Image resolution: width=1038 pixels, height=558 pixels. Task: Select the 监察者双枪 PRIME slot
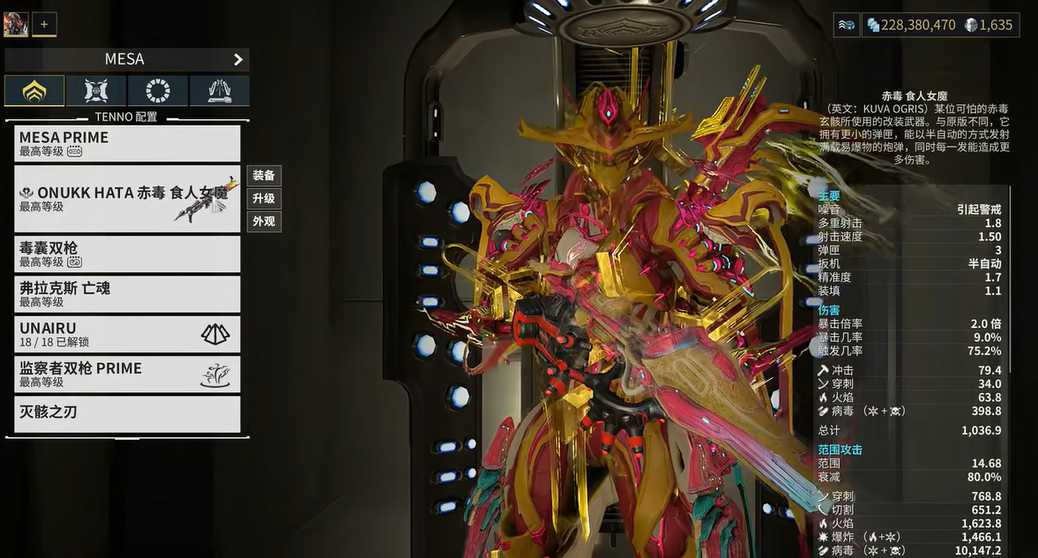click(x=127, y=374)
